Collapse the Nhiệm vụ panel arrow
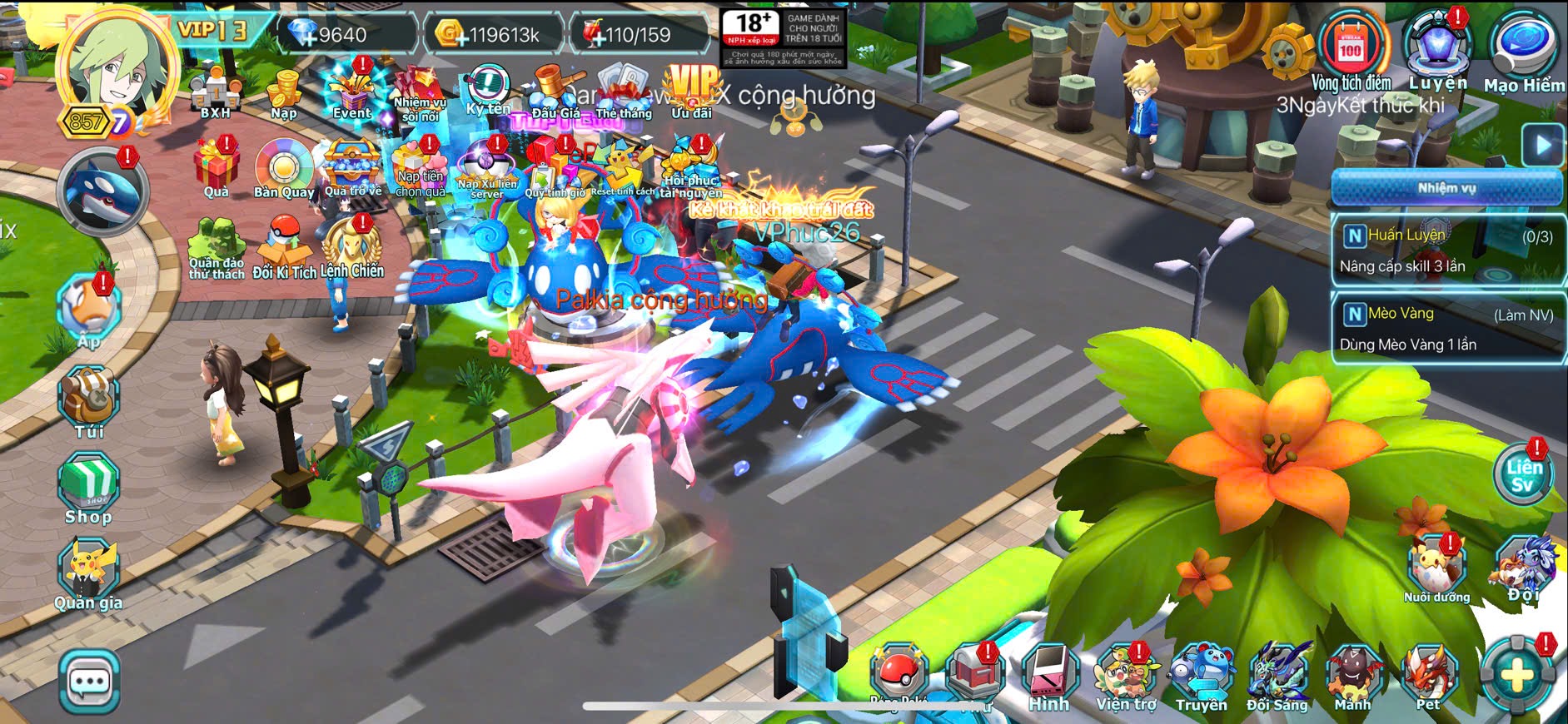This screenshot has height=724, width=1568. (1542, 146)
